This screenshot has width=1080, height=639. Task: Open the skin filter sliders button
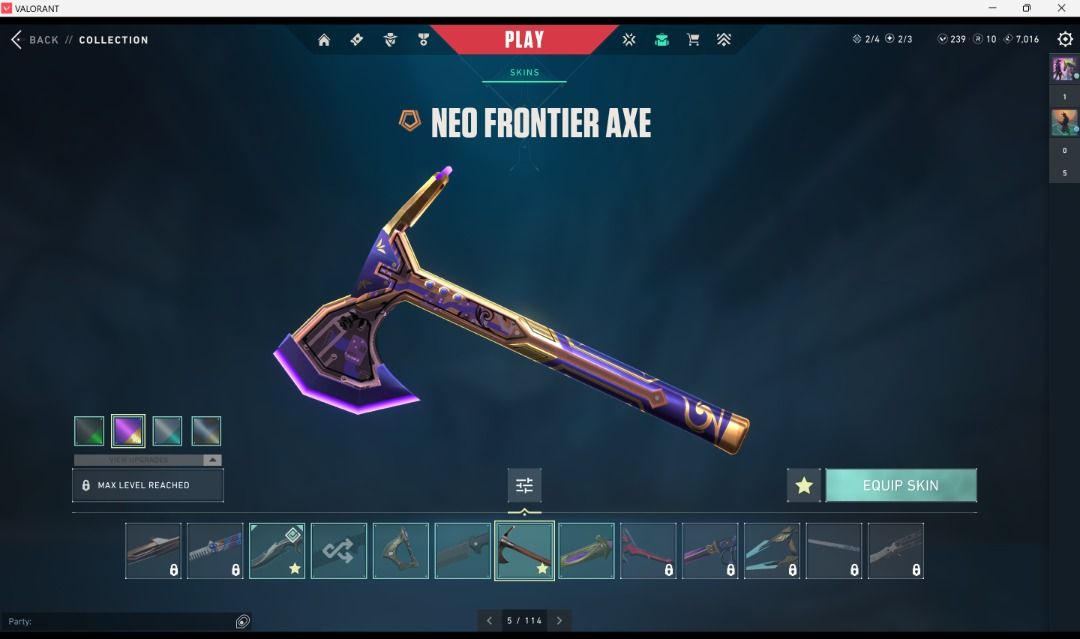click(x=524, y=485)
